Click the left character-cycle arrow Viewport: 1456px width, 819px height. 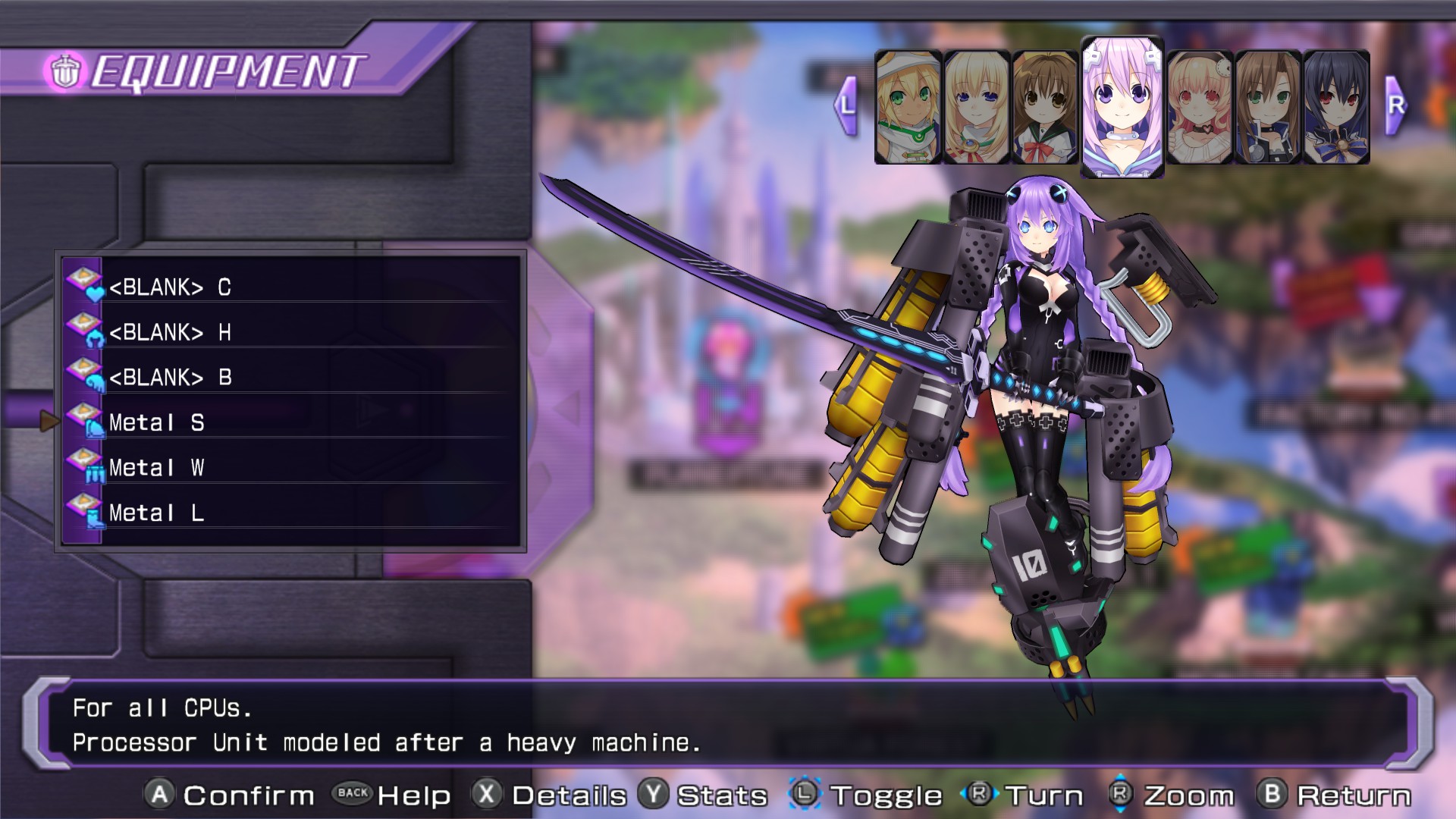click(x=846, y=105)
